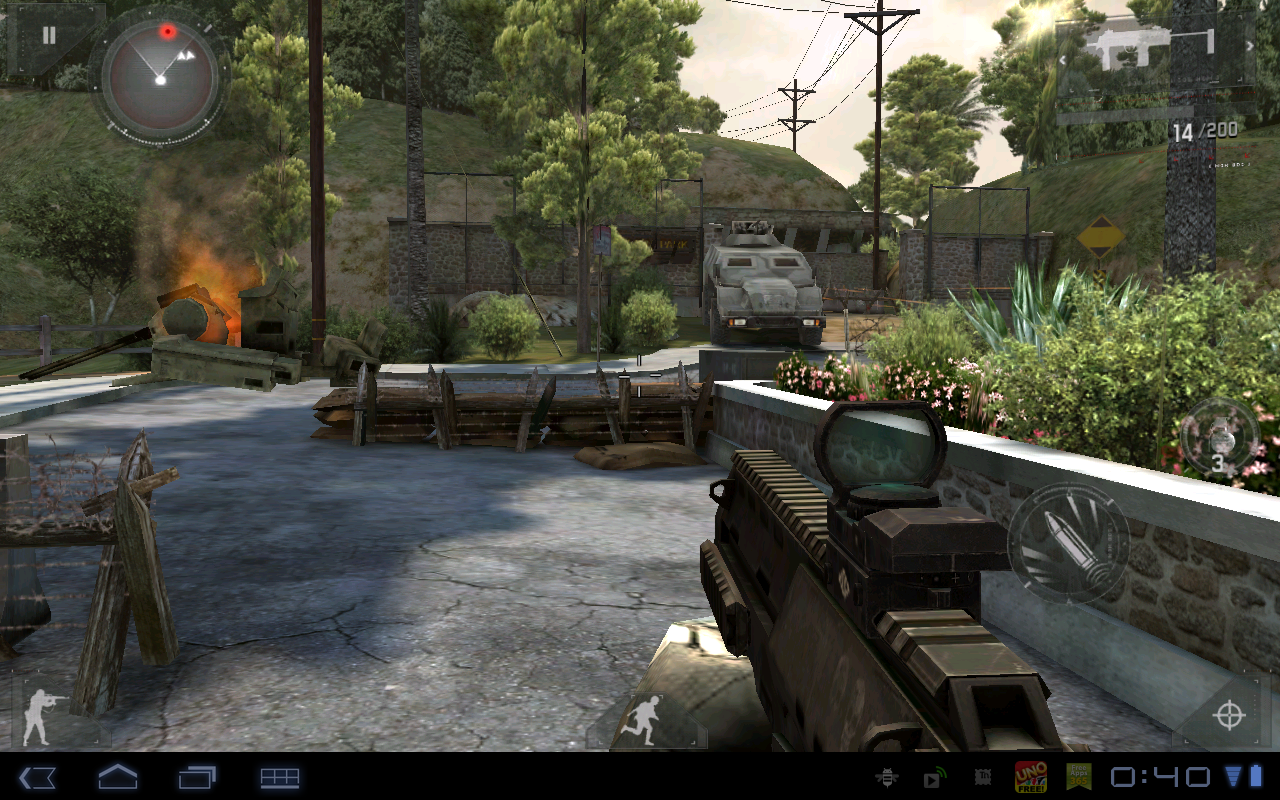Tap the crouch soldier icon bottom left
This screenshot has height=800, width=1280.
[44, 713]
